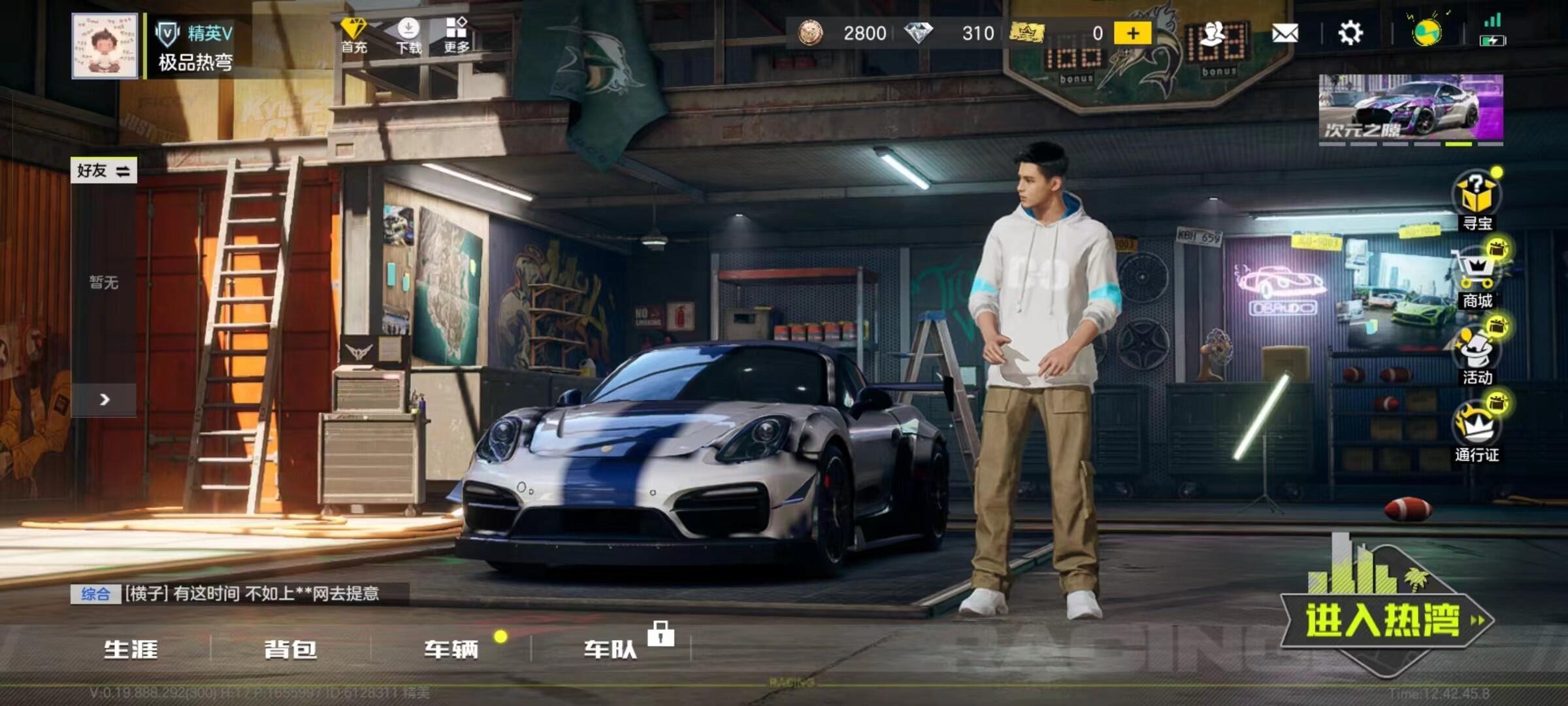View the 次元之瞳 event banner
Viewport: 1568px width, 706px height.
tap(1411, 108)
